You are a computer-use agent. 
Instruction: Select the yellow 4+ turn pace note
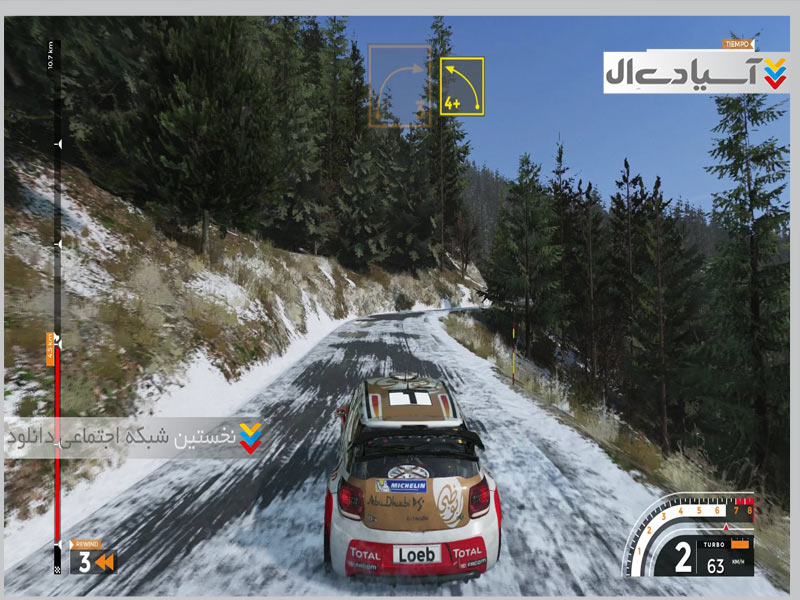click(x=462, y=86)
